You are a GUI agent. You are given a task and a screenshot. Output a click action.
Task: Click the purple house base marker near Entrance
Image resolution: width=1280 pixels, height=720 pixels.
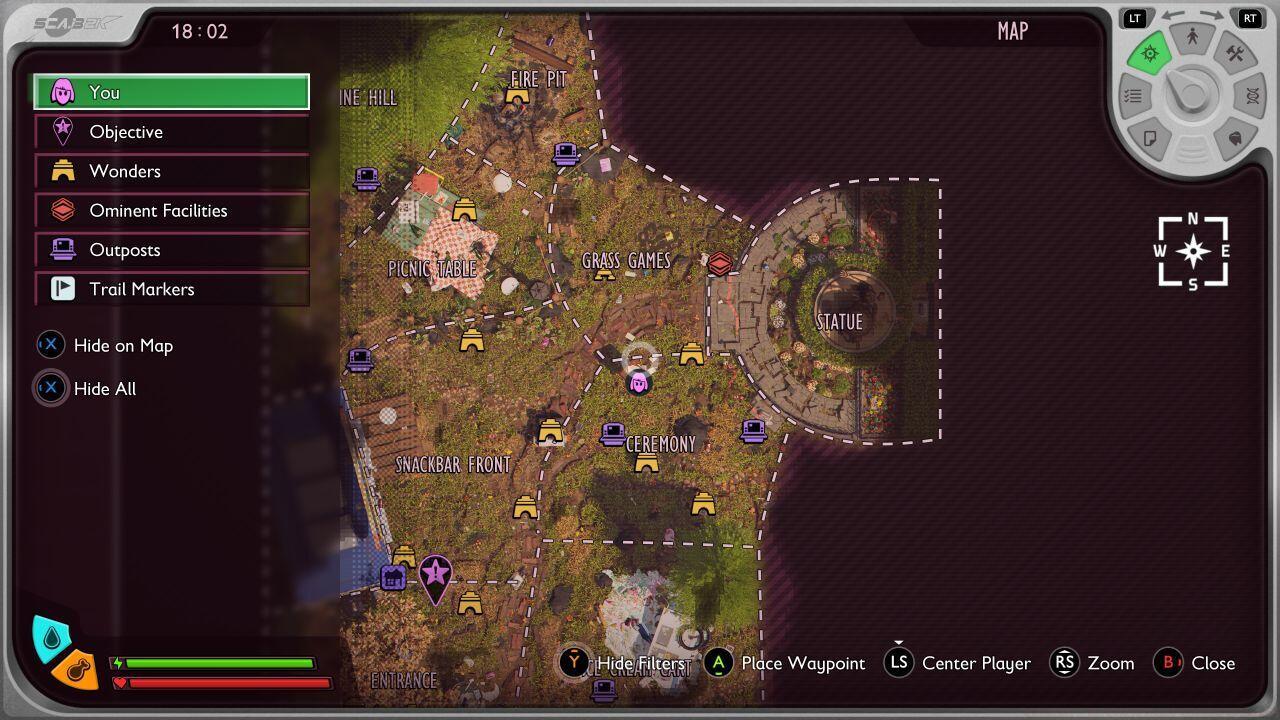point(393,577)
